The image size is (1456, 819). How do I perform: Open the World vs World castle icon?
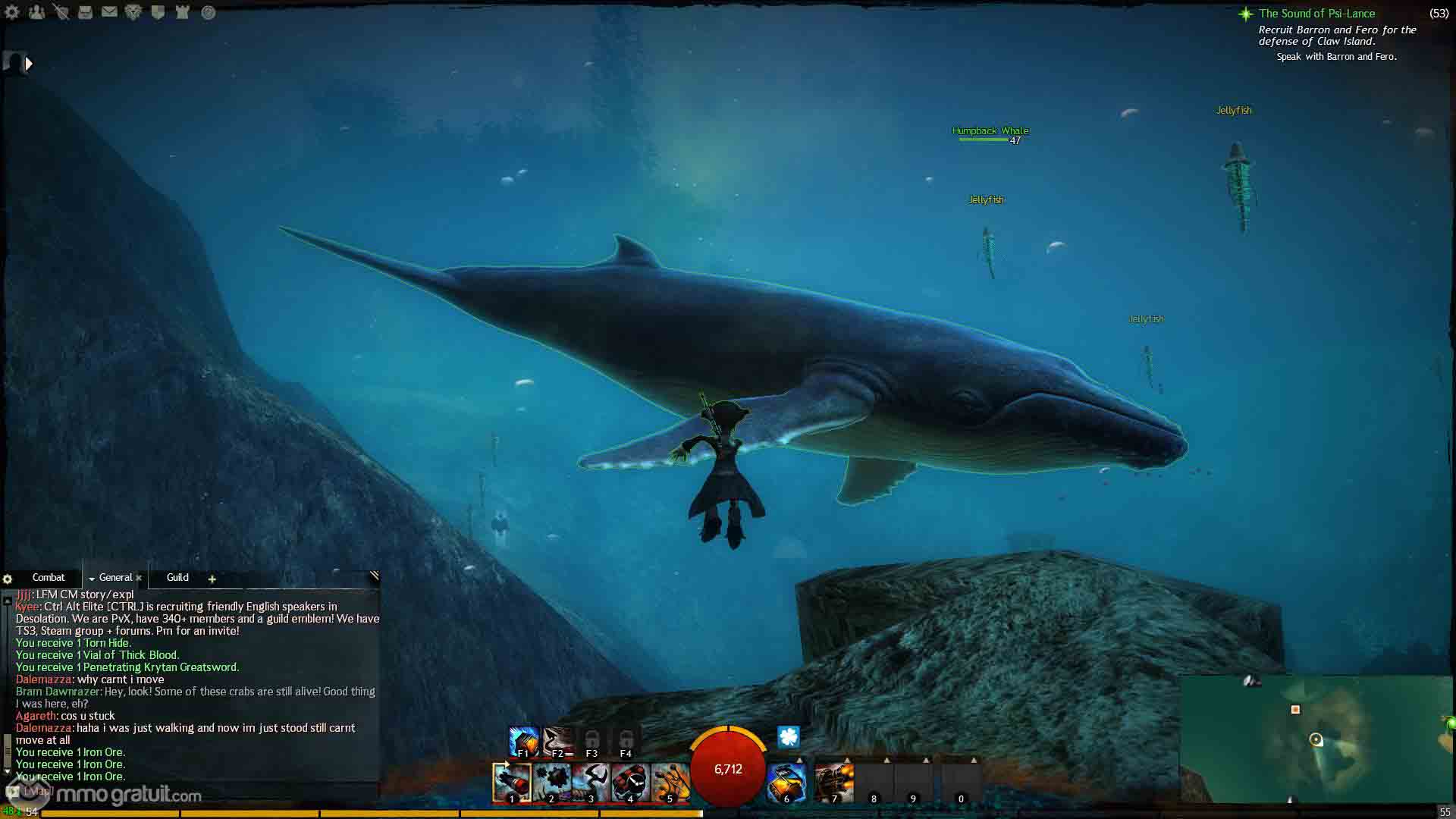(x=182, y=12)
